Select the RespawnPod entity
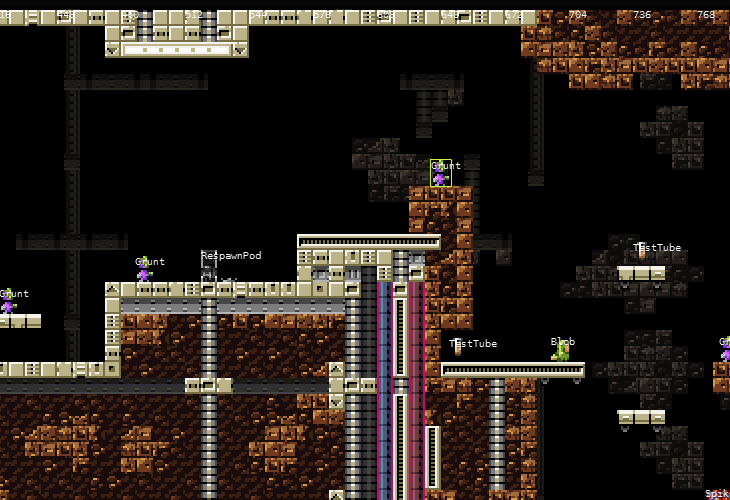The height and width of the screenshot is (500, 730). tap(208, 270)
